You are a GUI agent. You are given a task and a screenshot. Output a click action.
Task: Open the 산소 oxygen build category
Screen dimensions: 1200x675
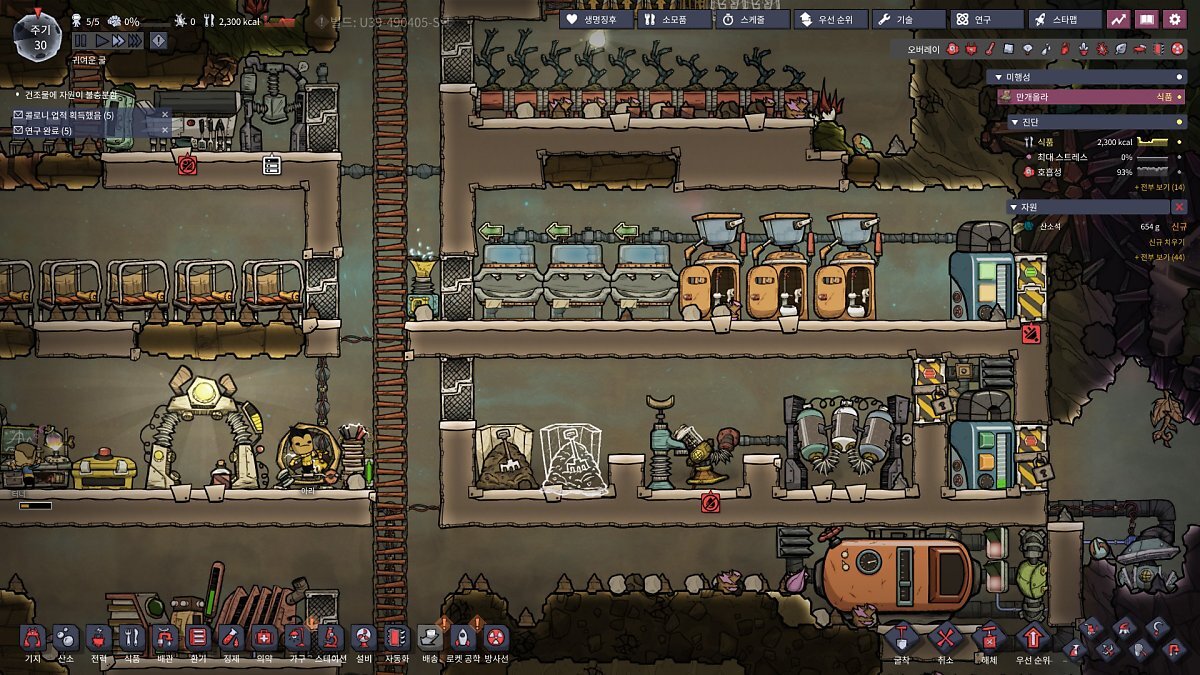pos(66,637)
